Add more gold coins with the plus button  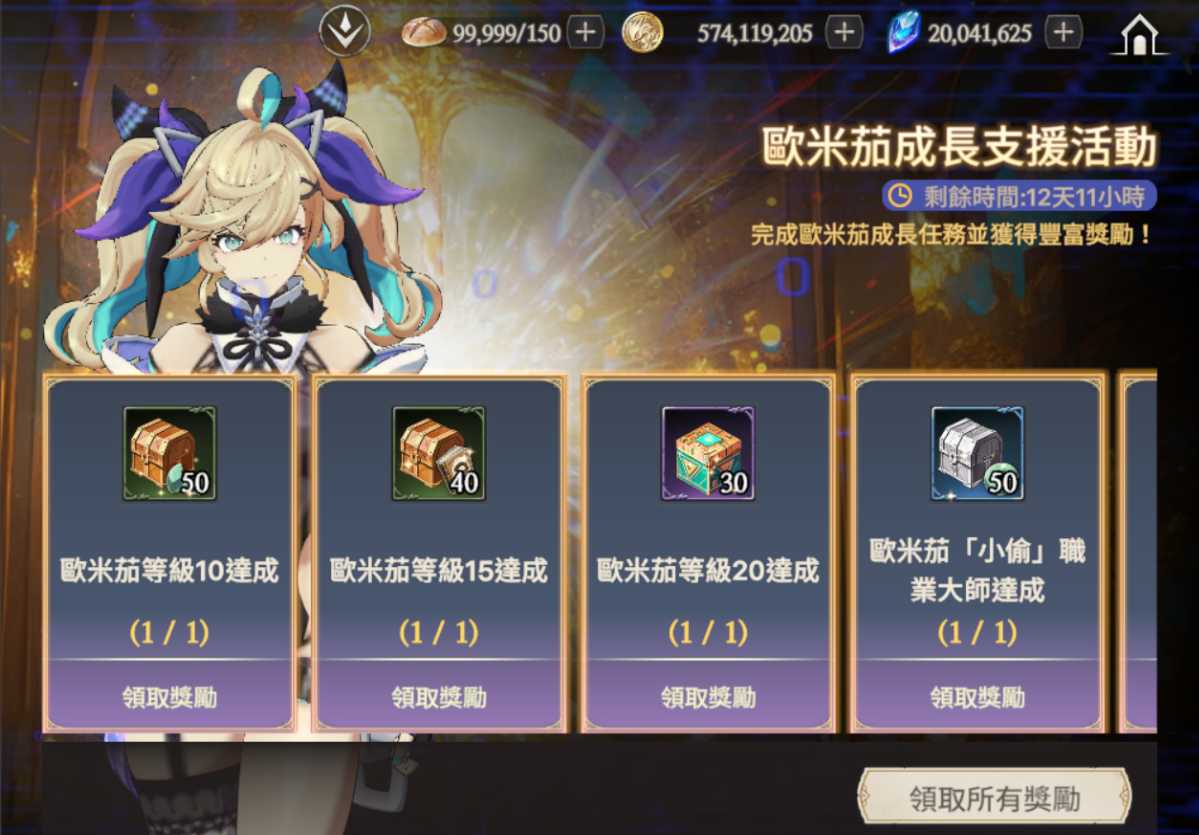click(845, 33)
